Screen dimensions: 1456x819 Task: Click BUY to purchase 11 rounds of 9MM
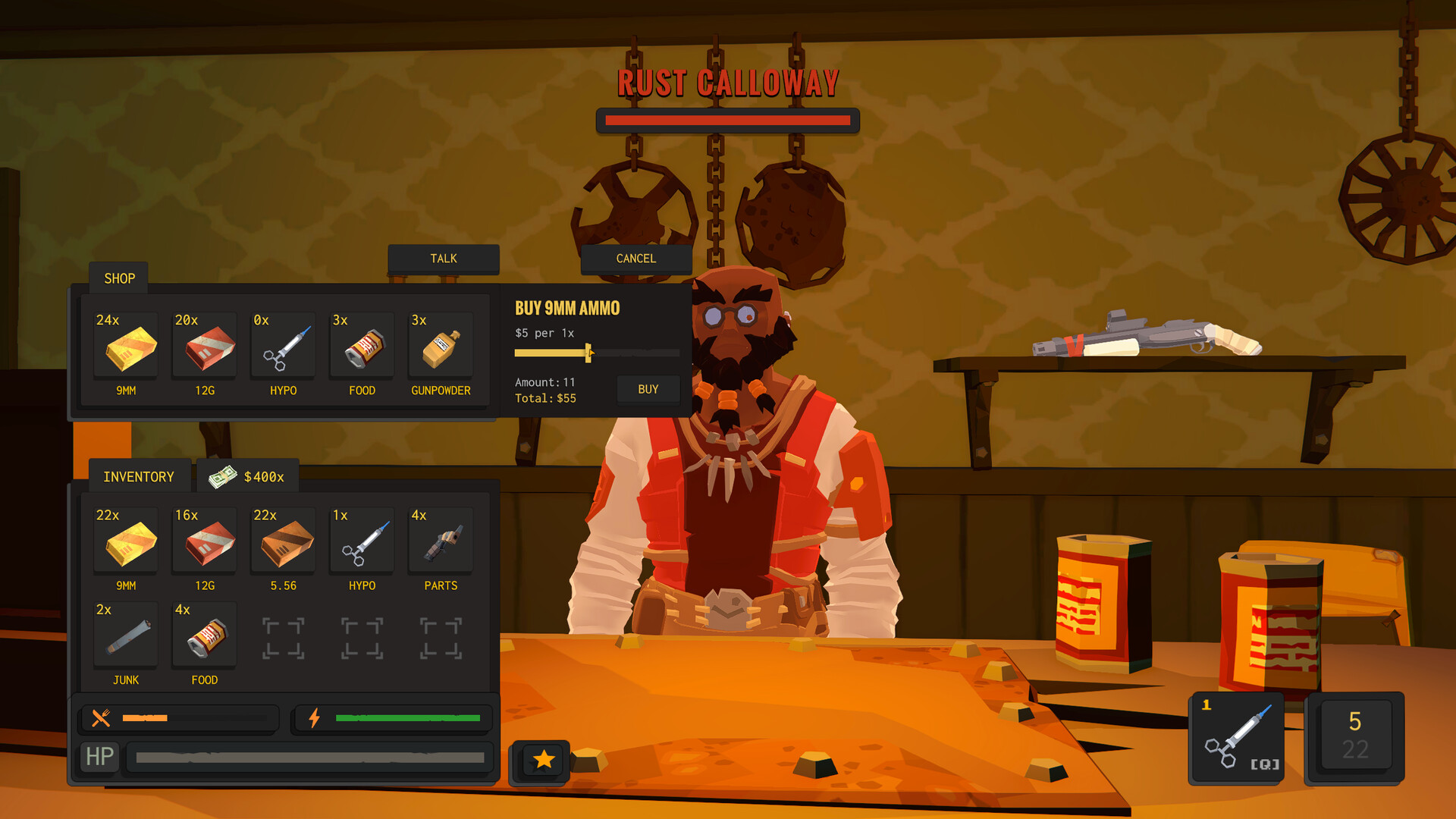[x=648, y=389]
